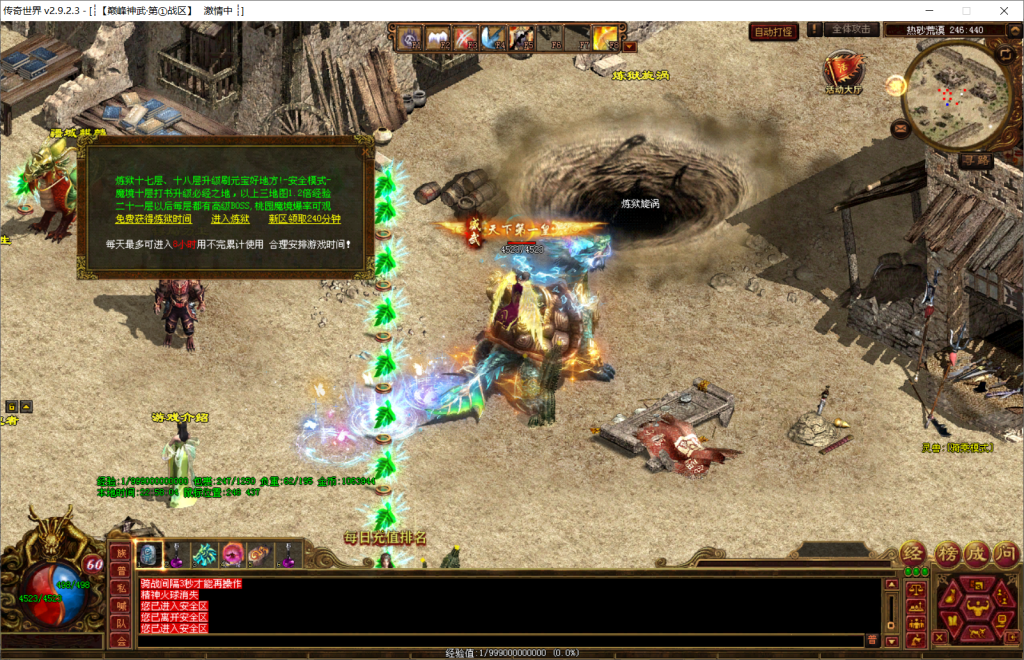Use the rune stone in first belt slot

point(149,554)
